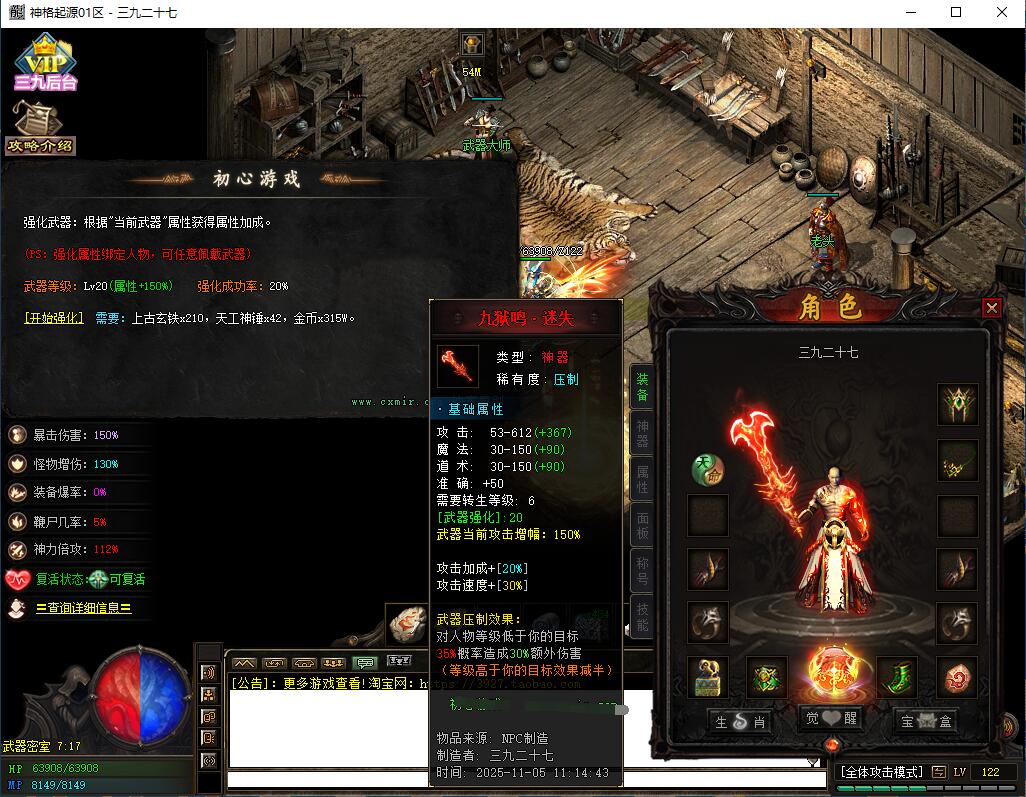
Task: Open the 宝盒 treasure box button
Action: click(925, 720)
